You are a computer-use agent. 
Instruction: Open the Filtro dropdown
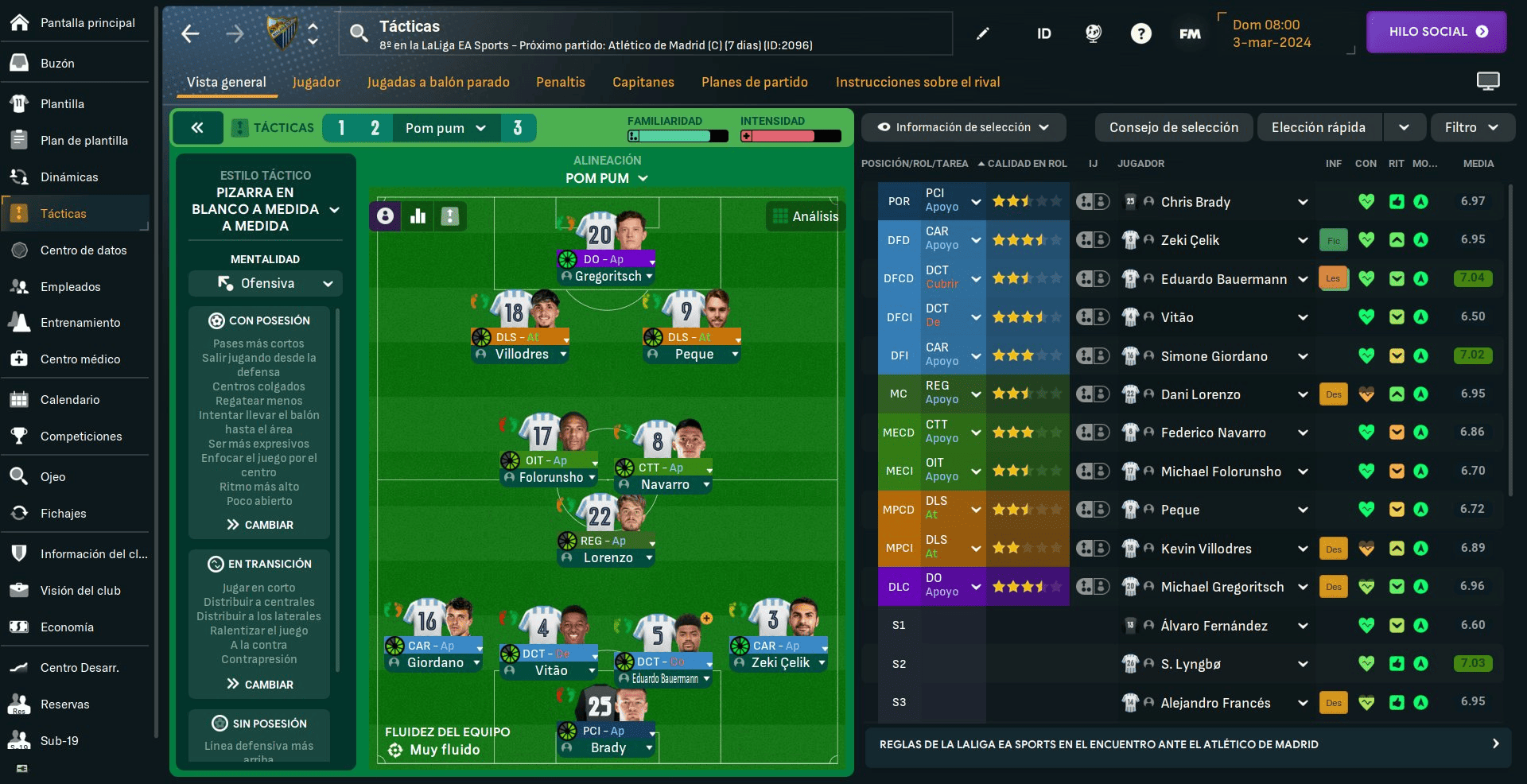pyautogui.click(x=1471, y=127)
